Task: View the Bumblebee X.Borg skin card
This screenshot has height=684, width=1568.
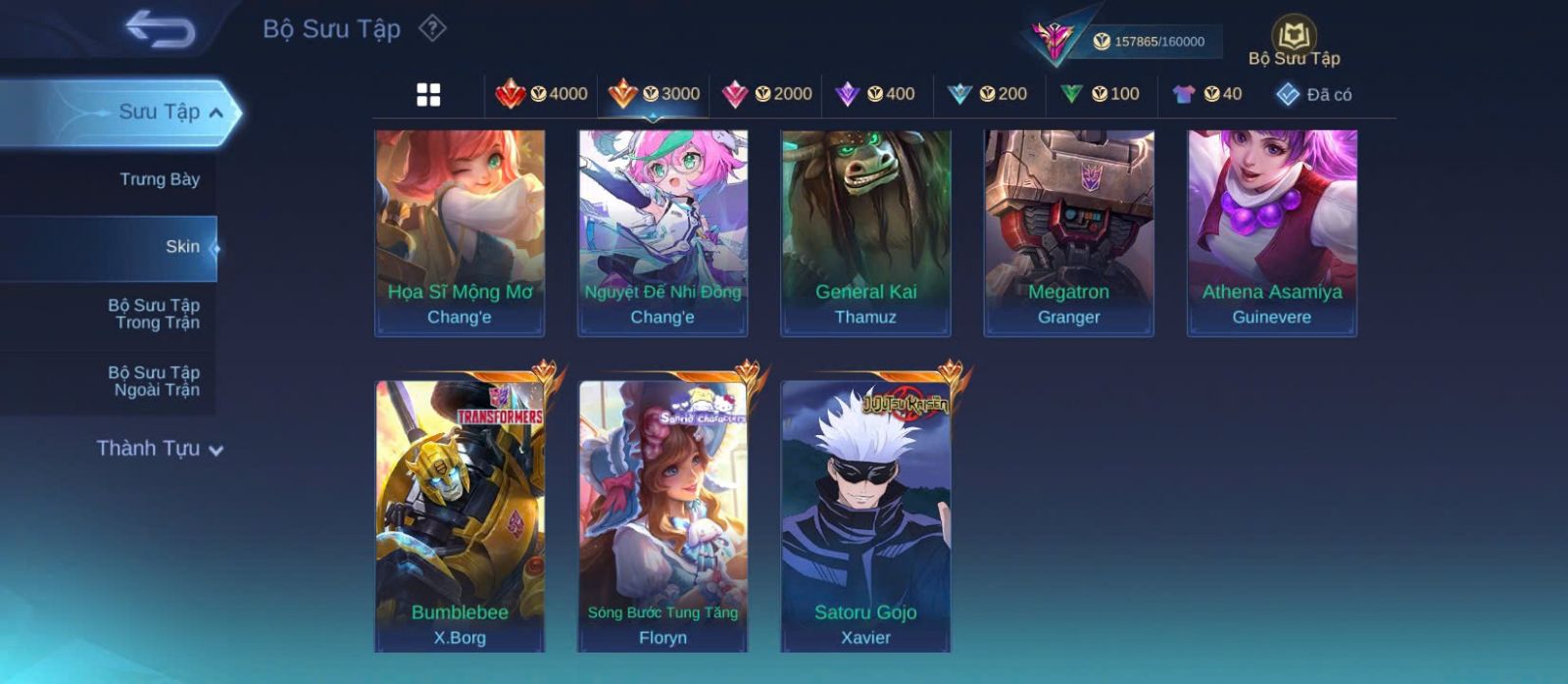Action: 460,516
